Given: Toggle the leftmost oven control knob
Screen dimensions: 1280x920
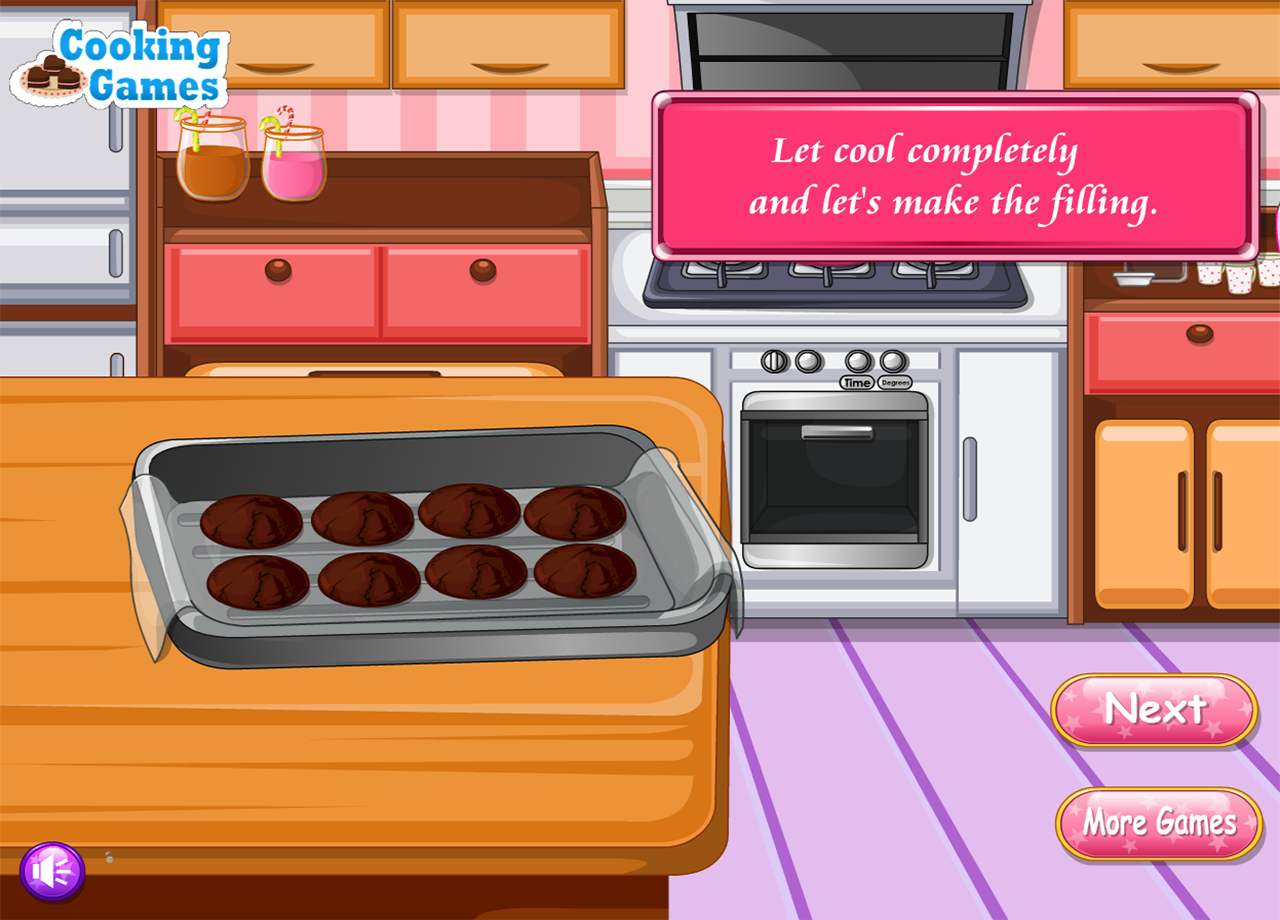Looking at the screenshot, I should click(772, 363).
